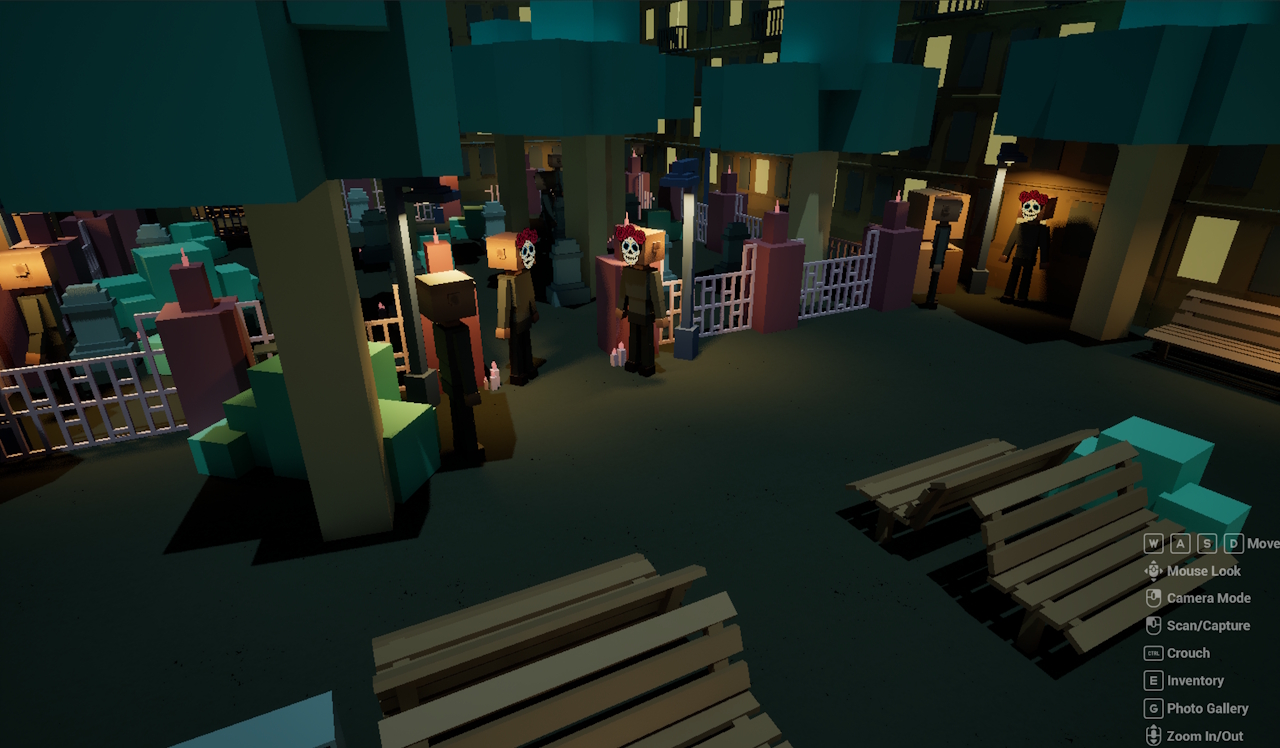Click the Crouch control label
Viewport: 1280px width, 748px height.
point(1187,653)
